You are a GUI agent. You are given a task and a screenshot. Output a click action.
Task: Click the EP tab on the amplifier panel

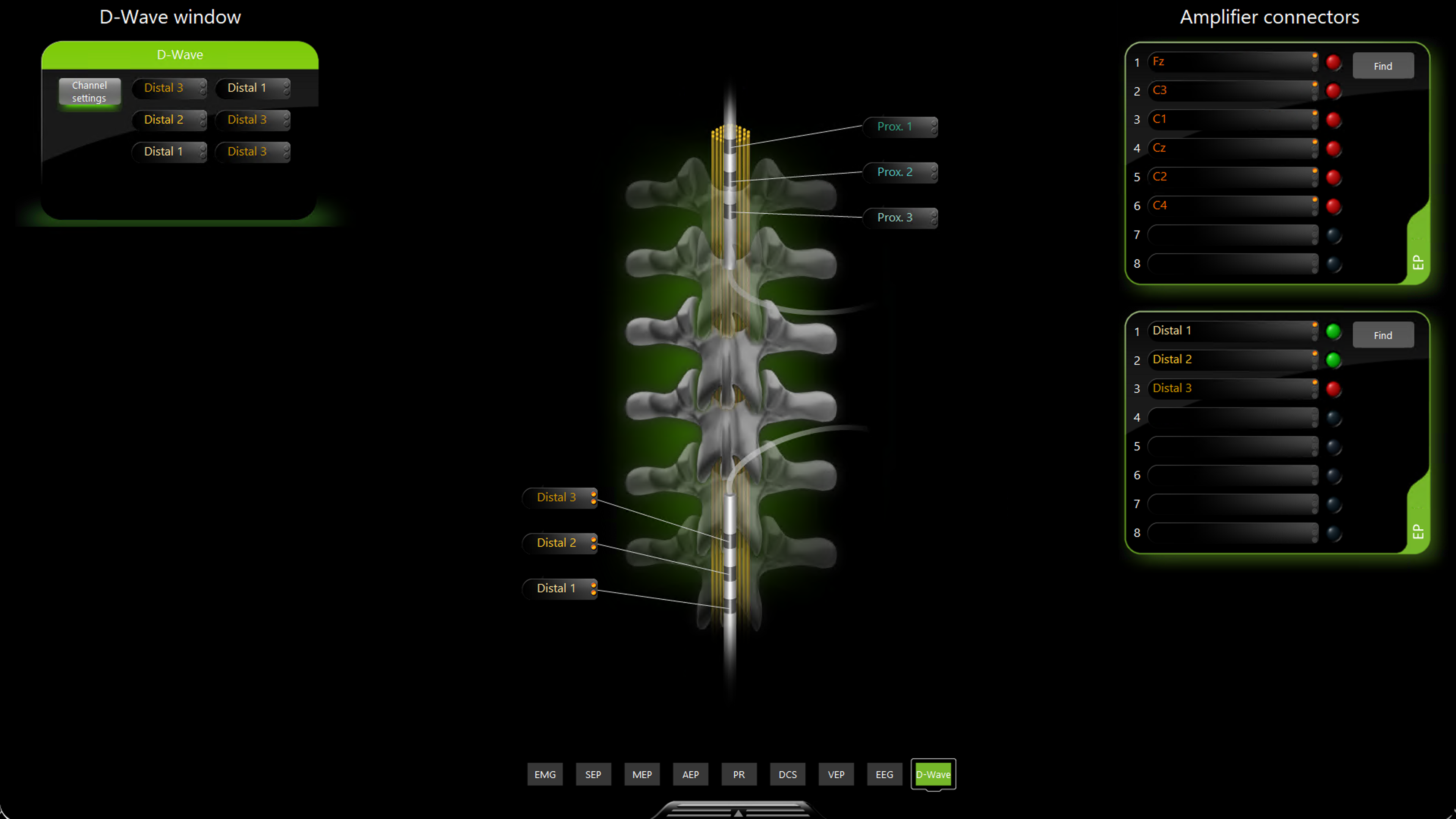pyautogui.click(x=1418, y=263)
